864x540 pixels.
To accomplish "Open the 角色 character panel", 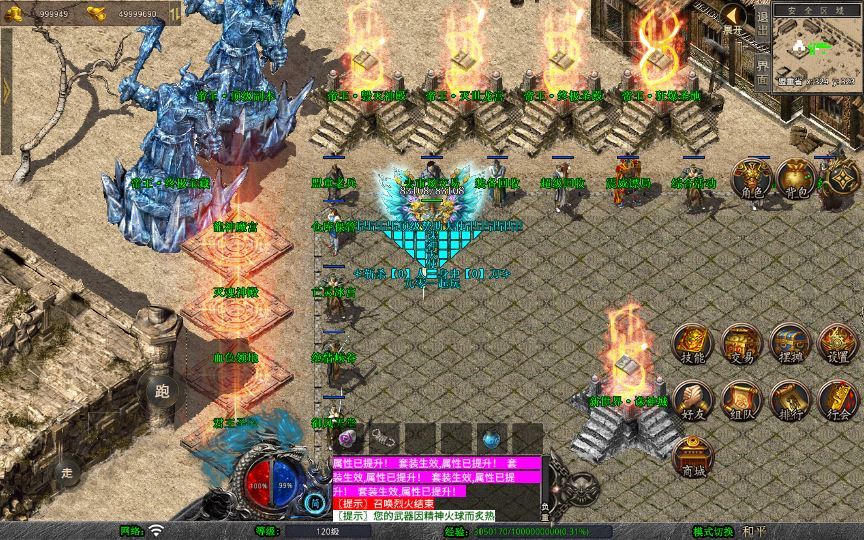I will point(752,180).
